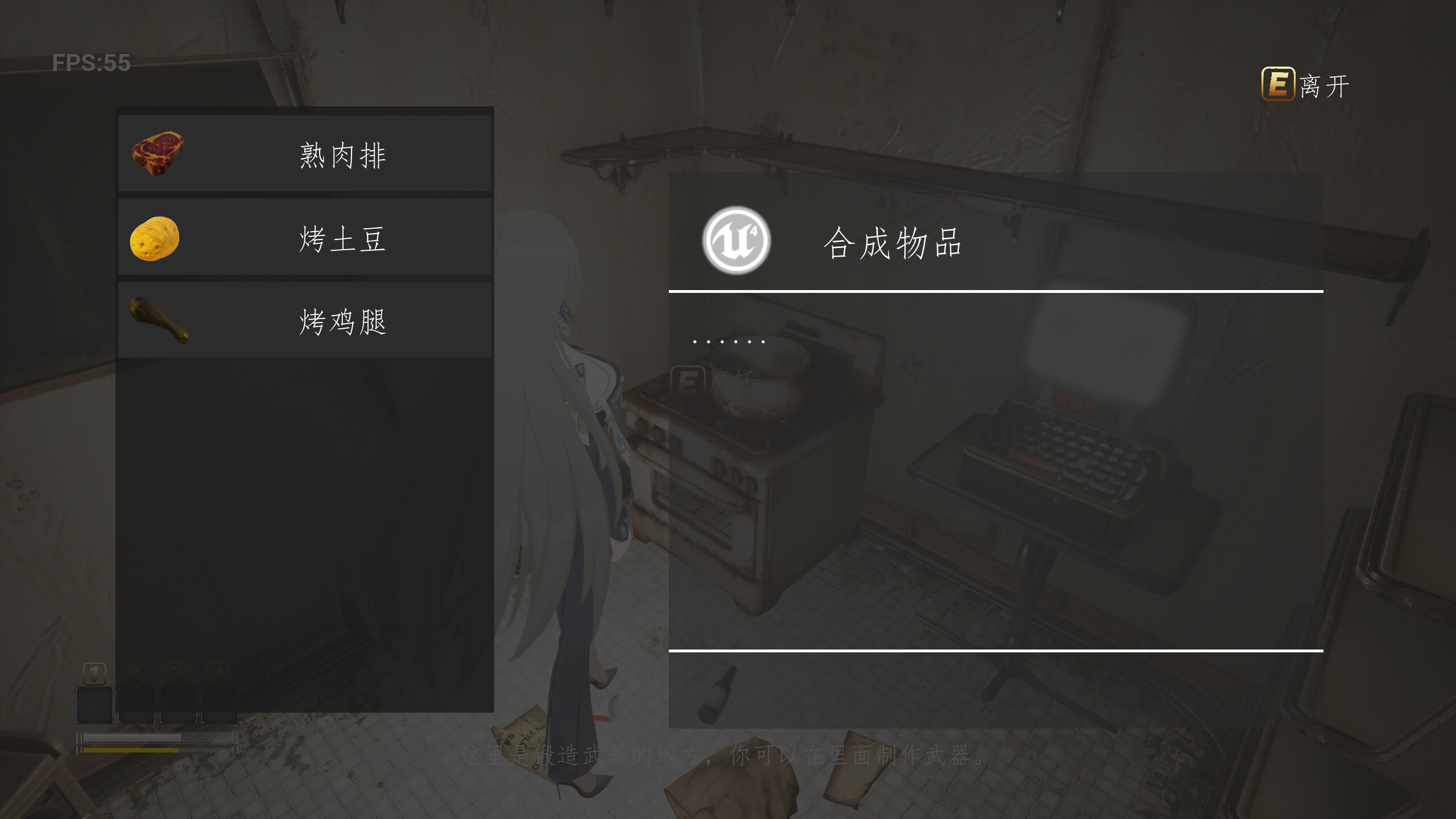Select the 熟肉排 recipe row
The image size is (1456, 819).
(304, 152)
